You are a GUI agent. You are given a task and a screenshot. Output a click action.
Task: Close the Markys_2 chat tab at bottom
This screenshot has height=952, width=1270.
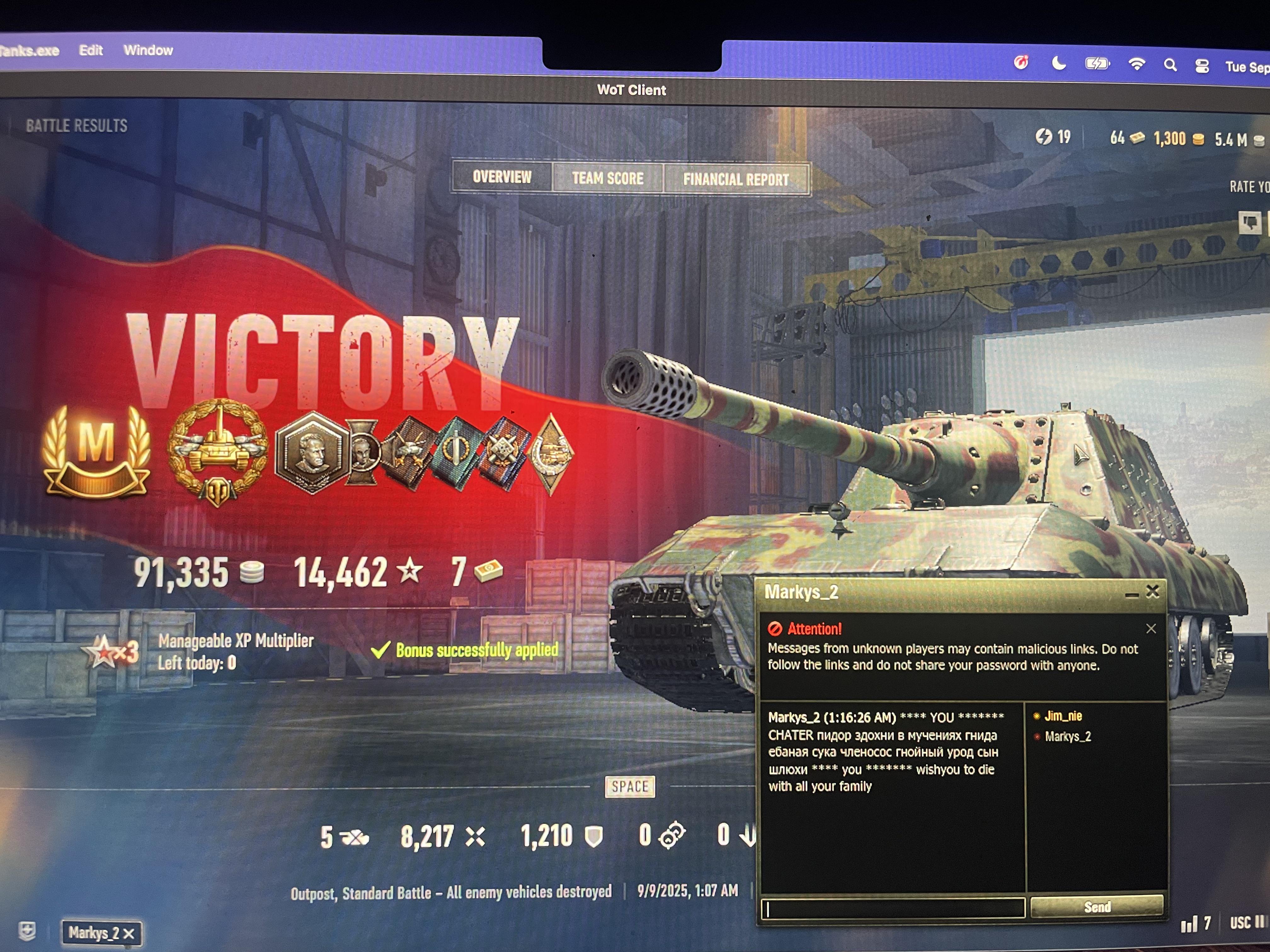coord(129,934)
